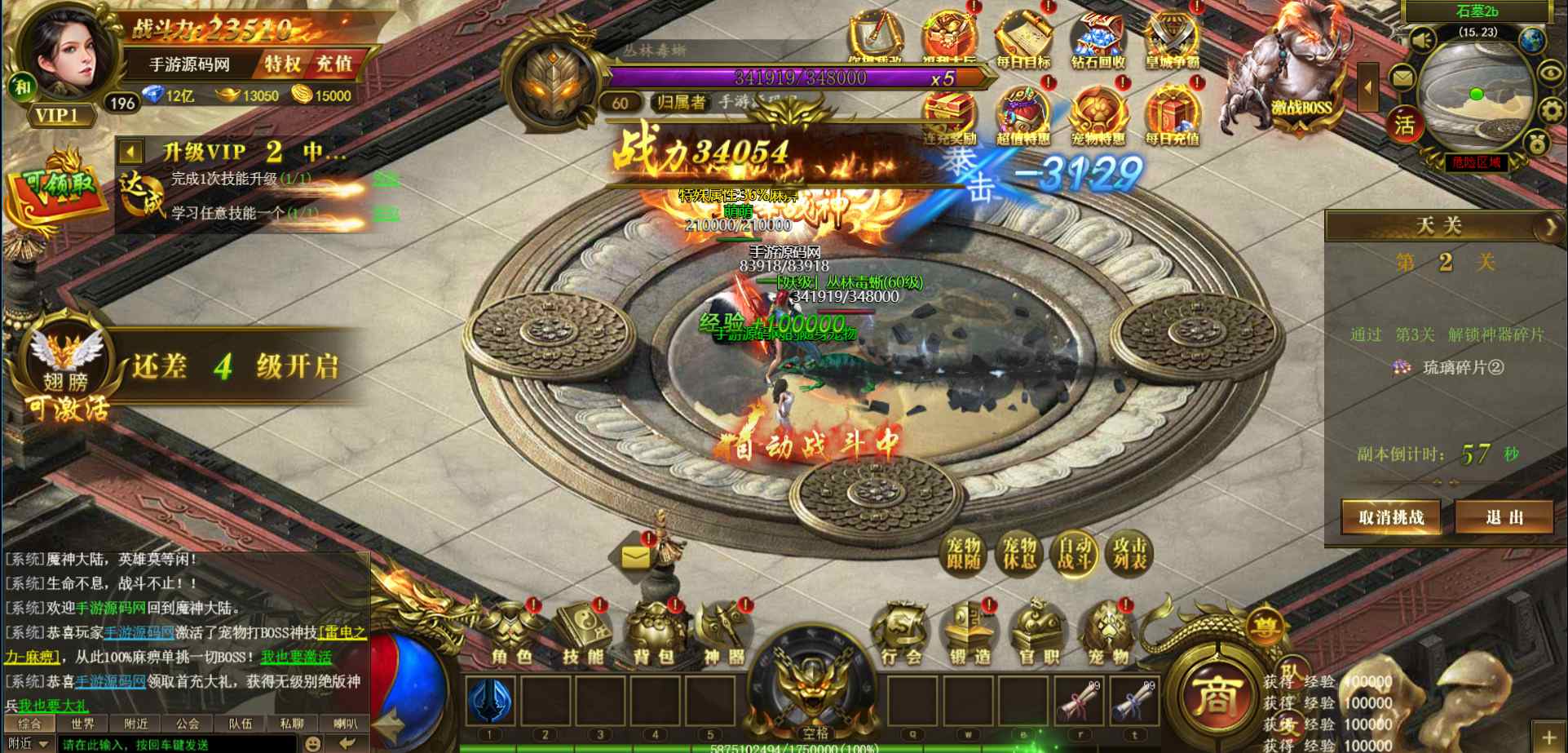
Task: Toggle the 自动战斗 auto-battle button
Action: tap(1075, 554)
